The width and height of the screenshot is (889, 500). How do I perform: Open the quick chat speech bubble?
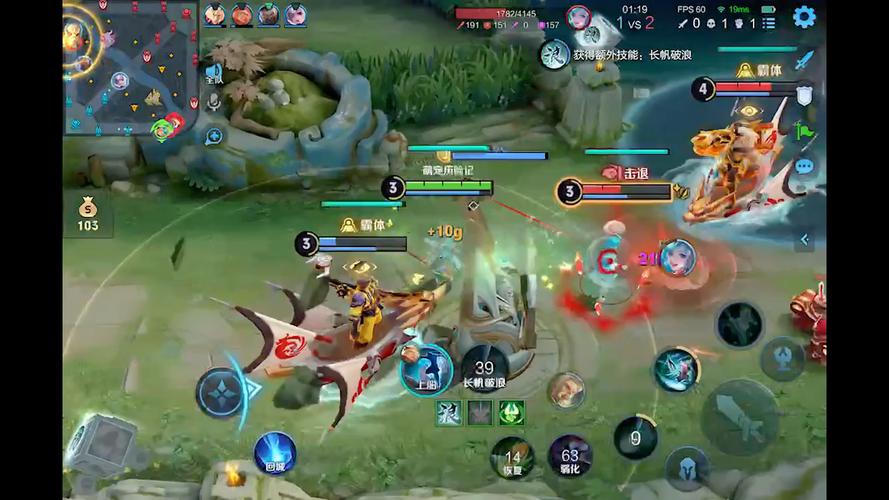pyautogui.click(x=804, y=166)
